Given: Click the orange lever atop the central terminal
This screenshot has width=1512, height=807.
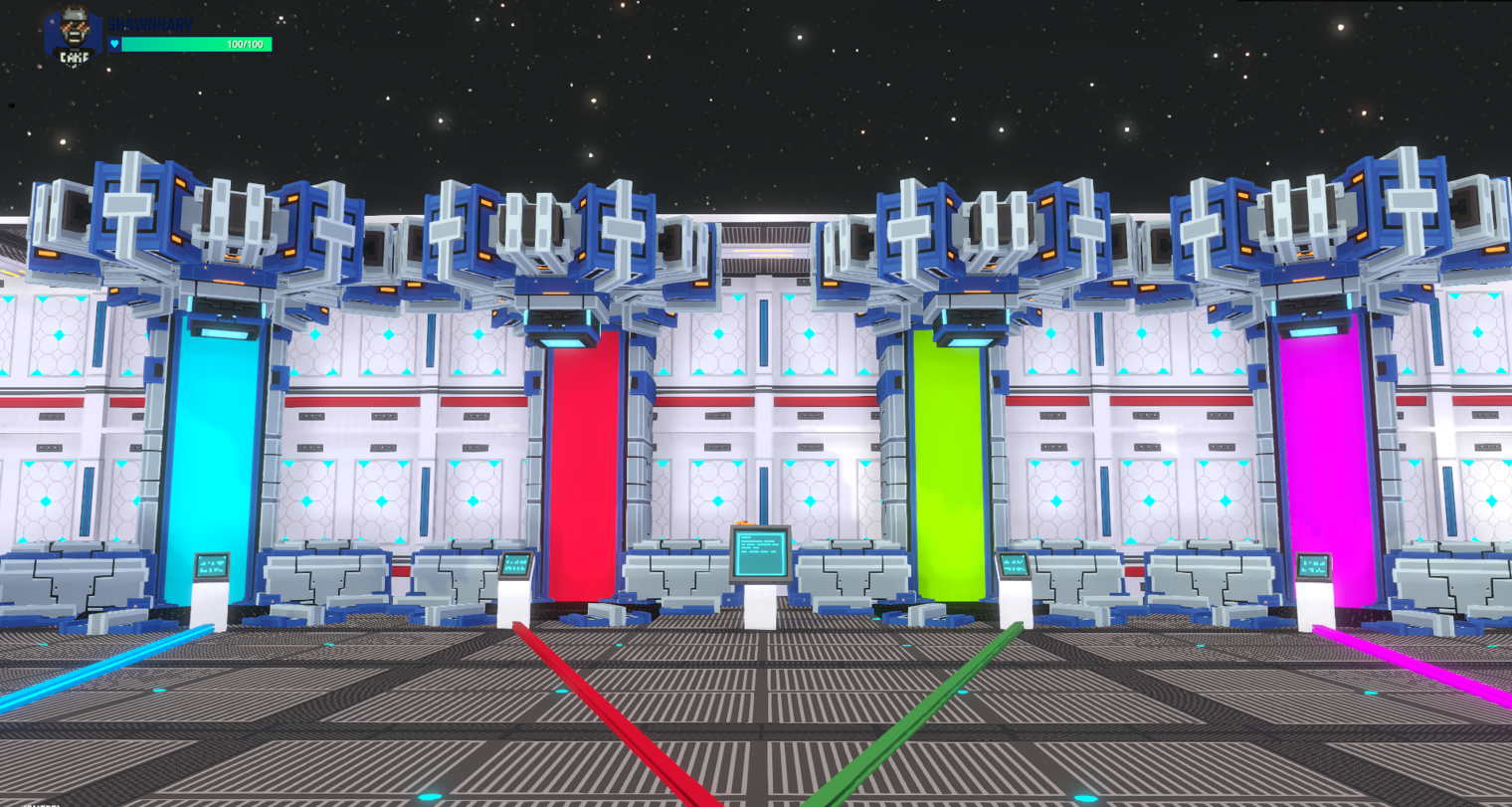Looking at the screenshot, I should click(745, 523).
